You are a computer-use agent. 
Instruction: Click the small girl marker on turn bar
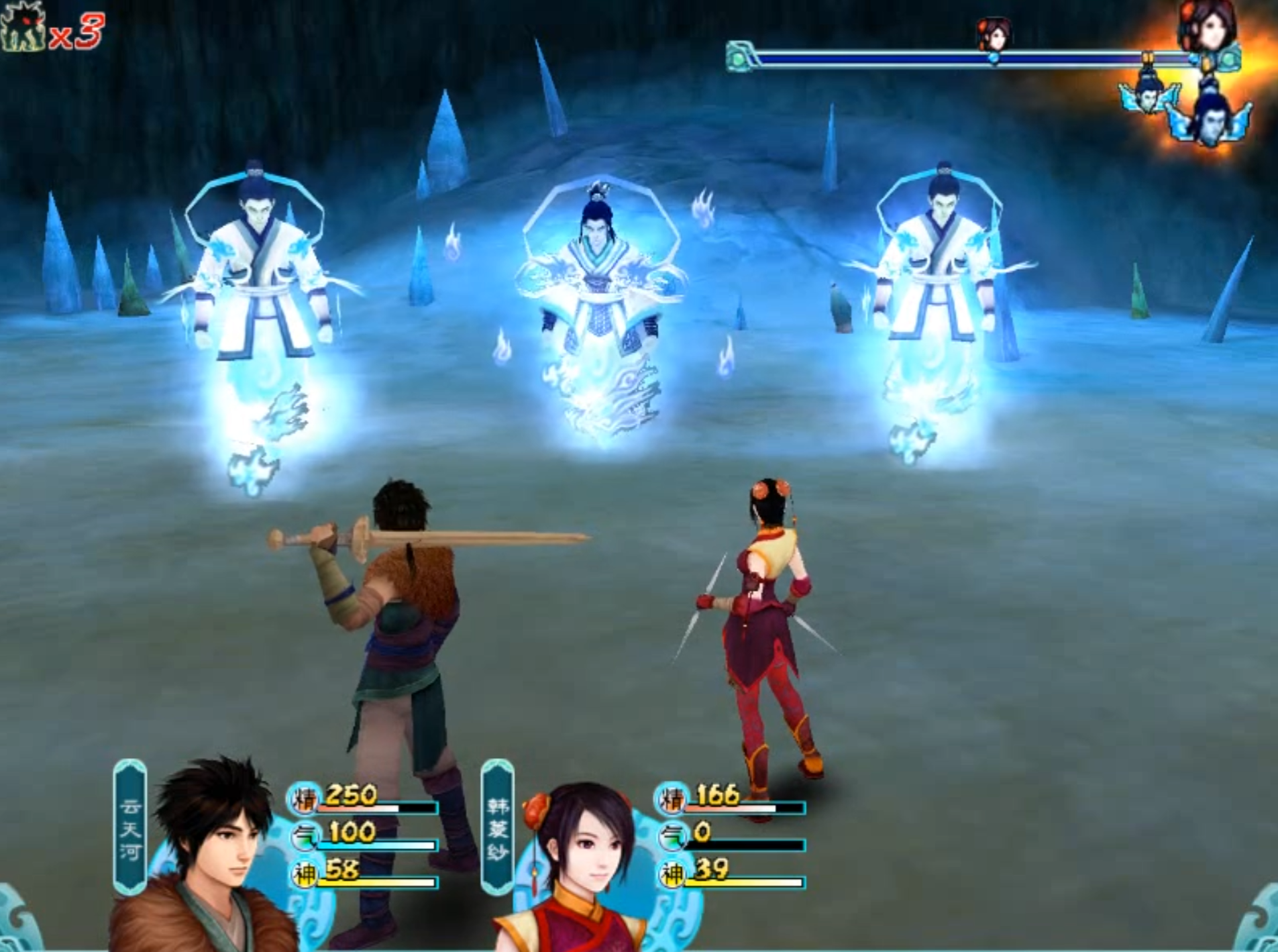coord(994,35)
